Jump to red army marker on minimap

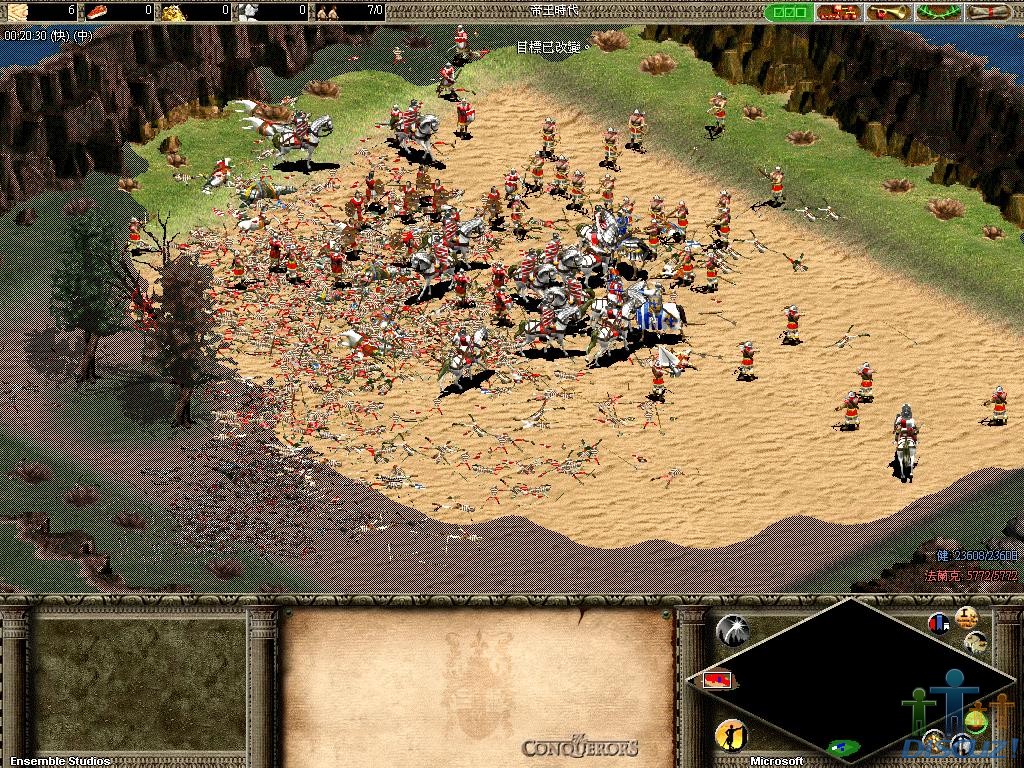pyautogui.click(x=715, y=680)
